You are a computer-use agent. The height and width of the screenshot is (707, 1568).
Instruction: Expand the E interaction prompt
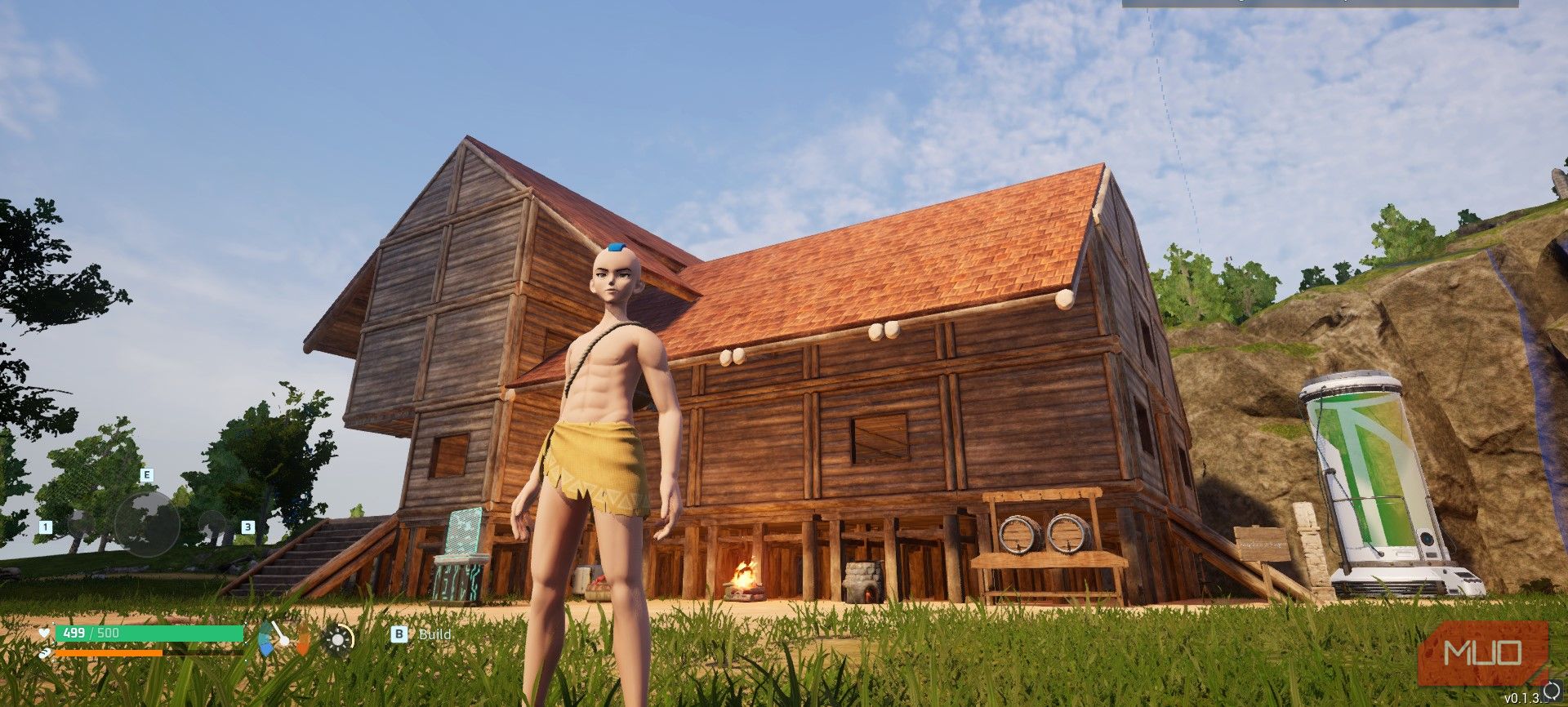146,474
